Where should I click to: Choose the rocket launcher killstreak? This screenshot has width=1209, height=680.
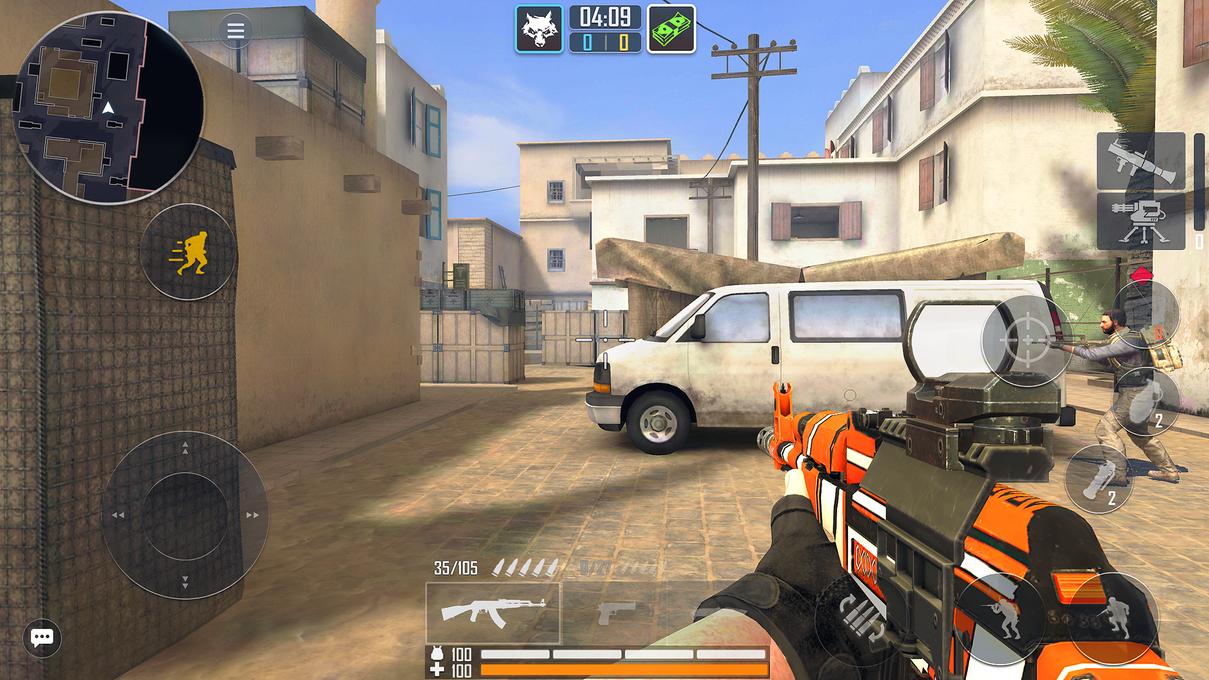tap(1140, 160)
